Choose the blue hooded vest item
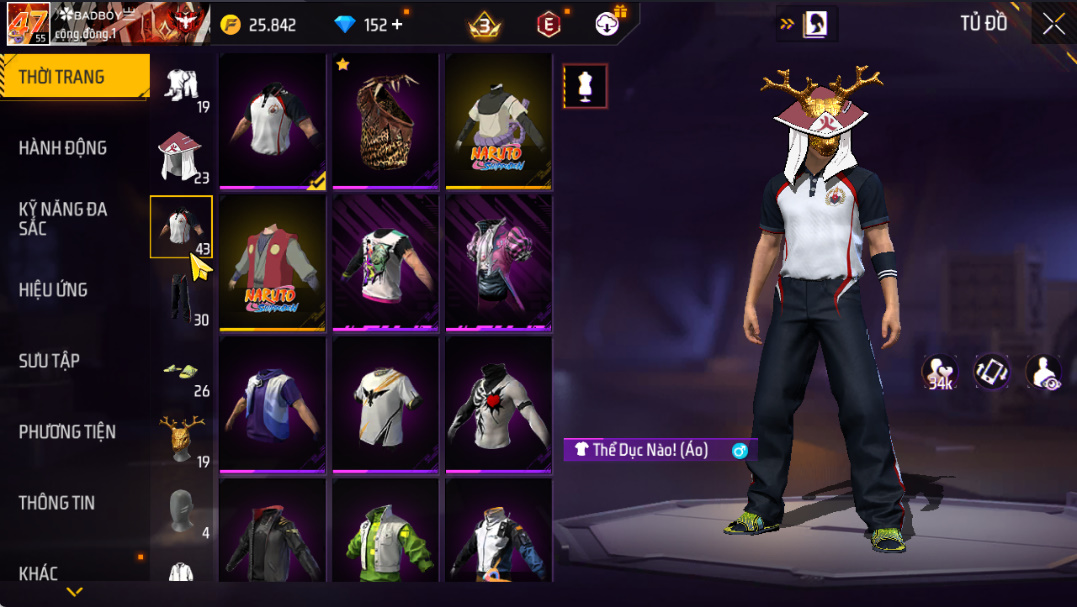This screenshot has width=1077, height=607. [x=272, y=404]
